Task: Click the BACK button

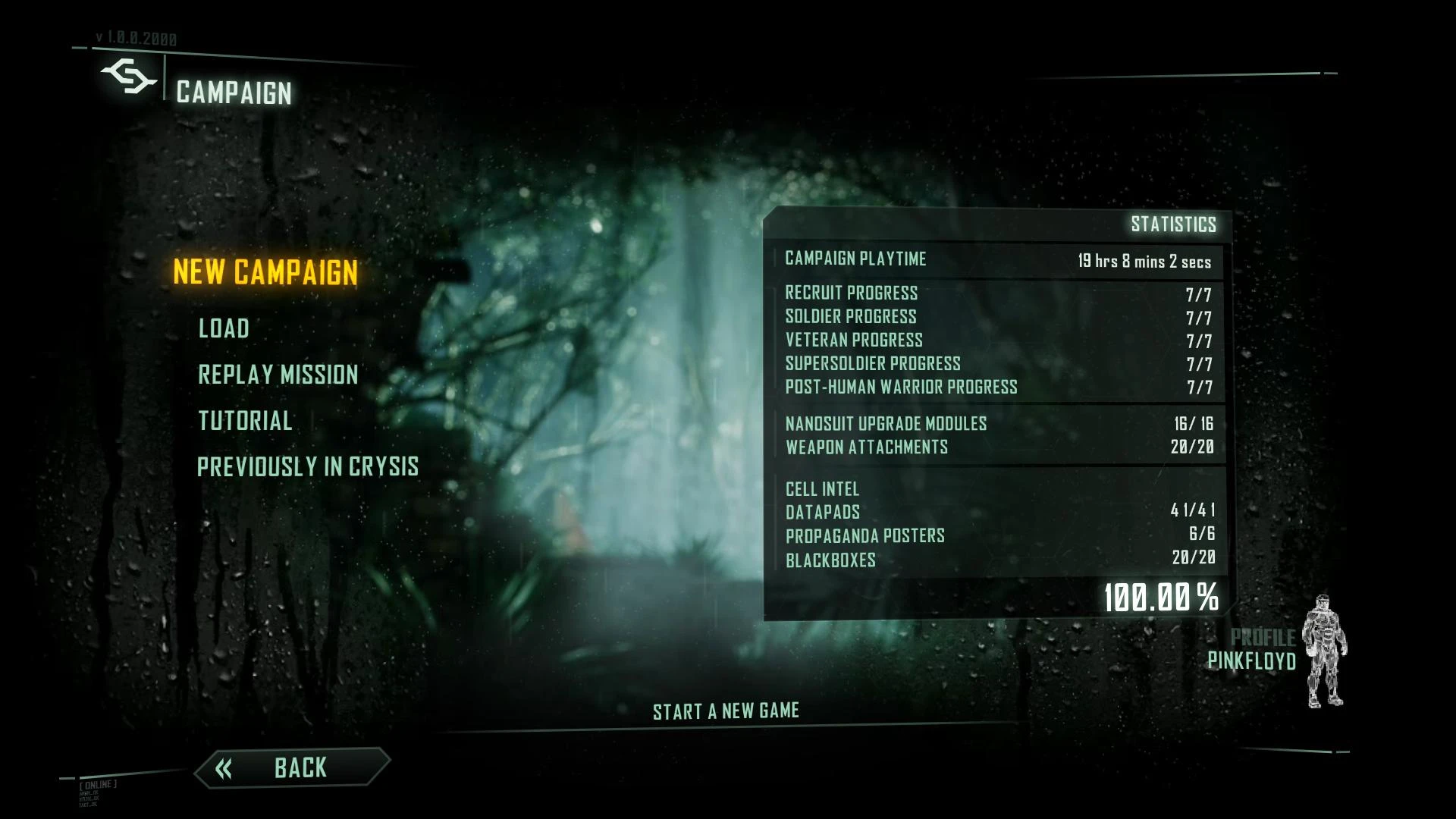Action: click(x=300, y=768)
